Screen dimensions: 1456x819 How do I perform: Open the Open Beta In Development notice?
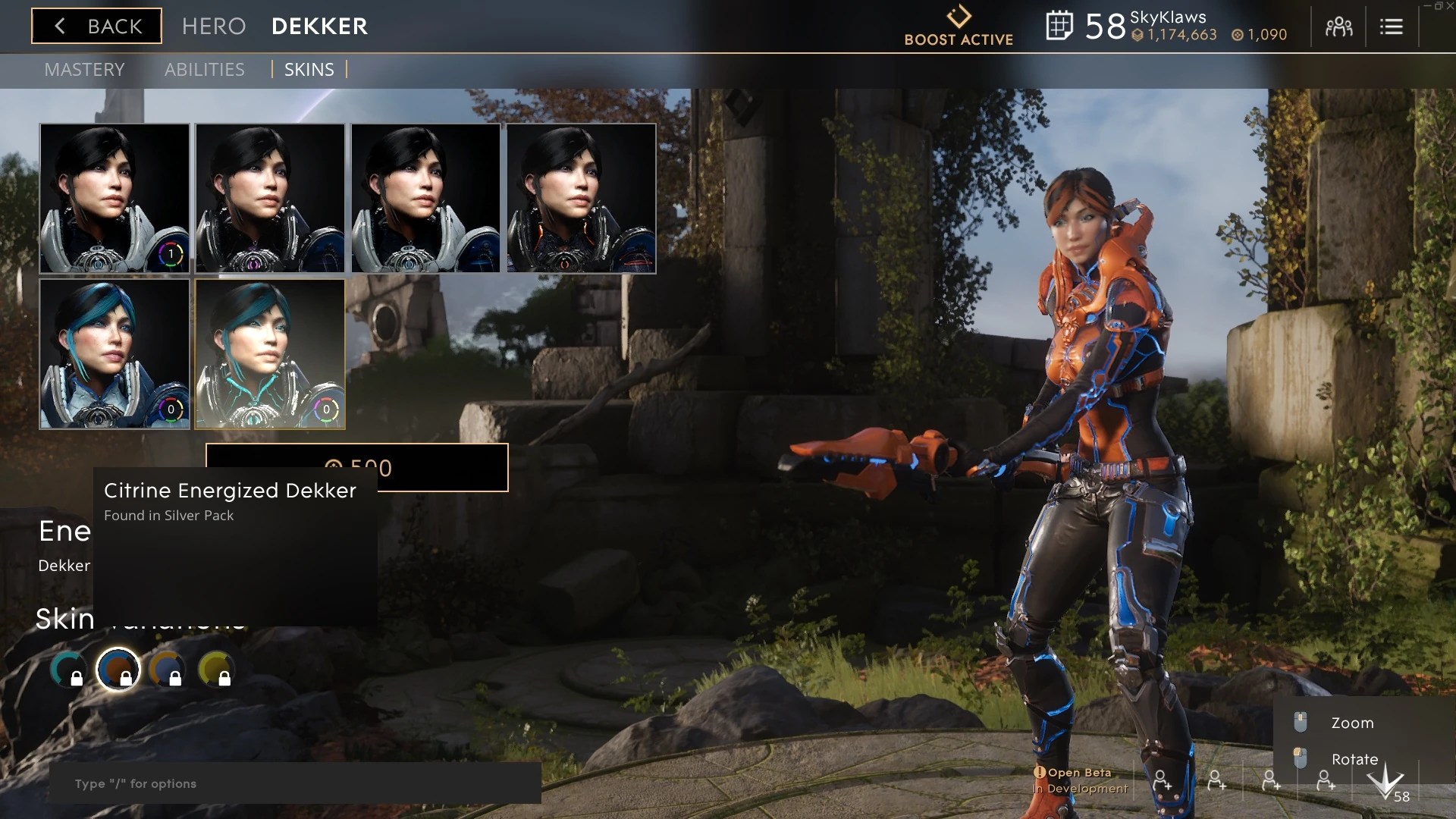click(1081, 780)
